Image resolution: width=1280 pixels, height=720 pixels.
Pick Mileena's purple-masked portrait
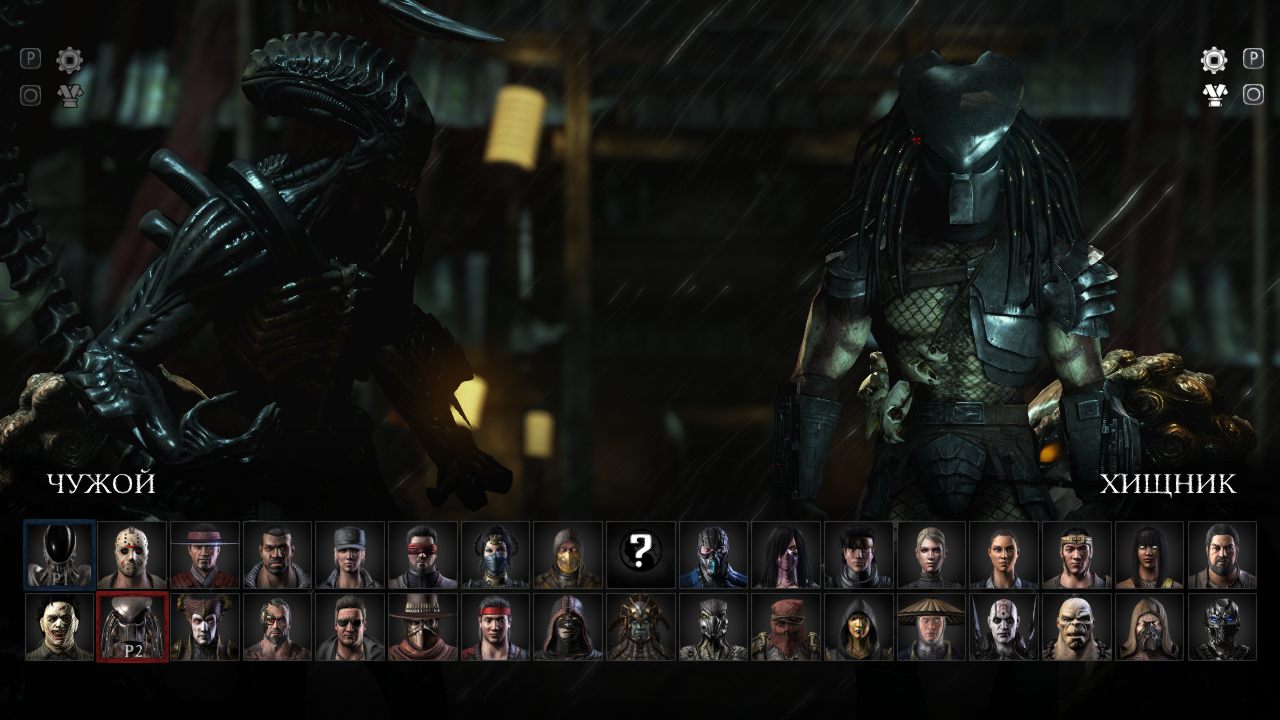pyautogui.click(x=786, y=554)
